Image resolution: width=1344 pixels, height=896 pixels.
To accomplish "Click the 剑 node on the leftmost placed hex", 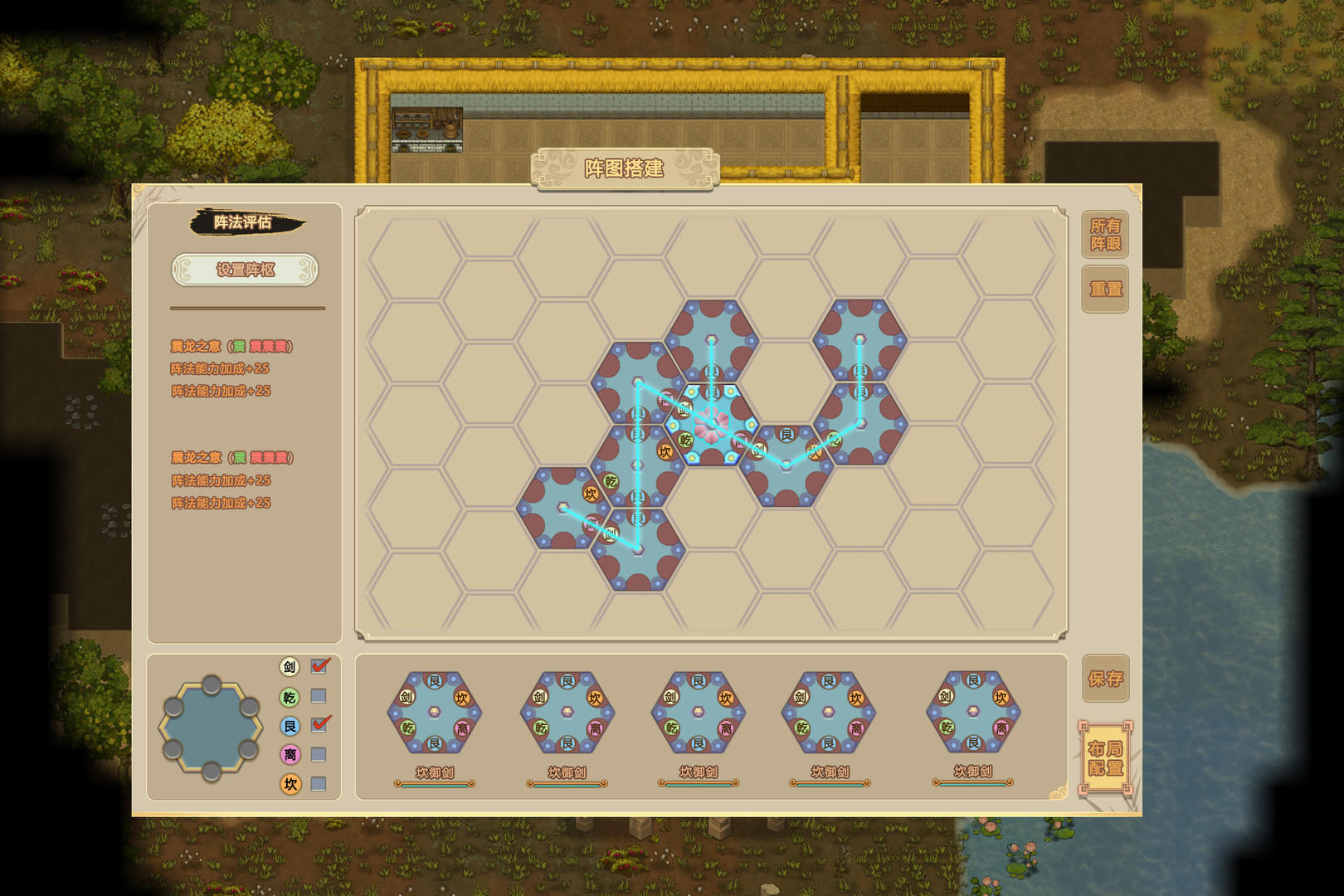I will (611, 534).
